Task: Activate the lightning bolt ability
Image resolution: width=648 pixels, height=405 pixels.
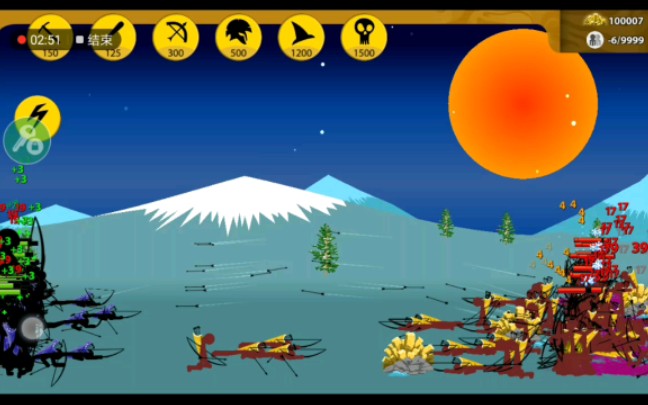Action: (40, 113)
